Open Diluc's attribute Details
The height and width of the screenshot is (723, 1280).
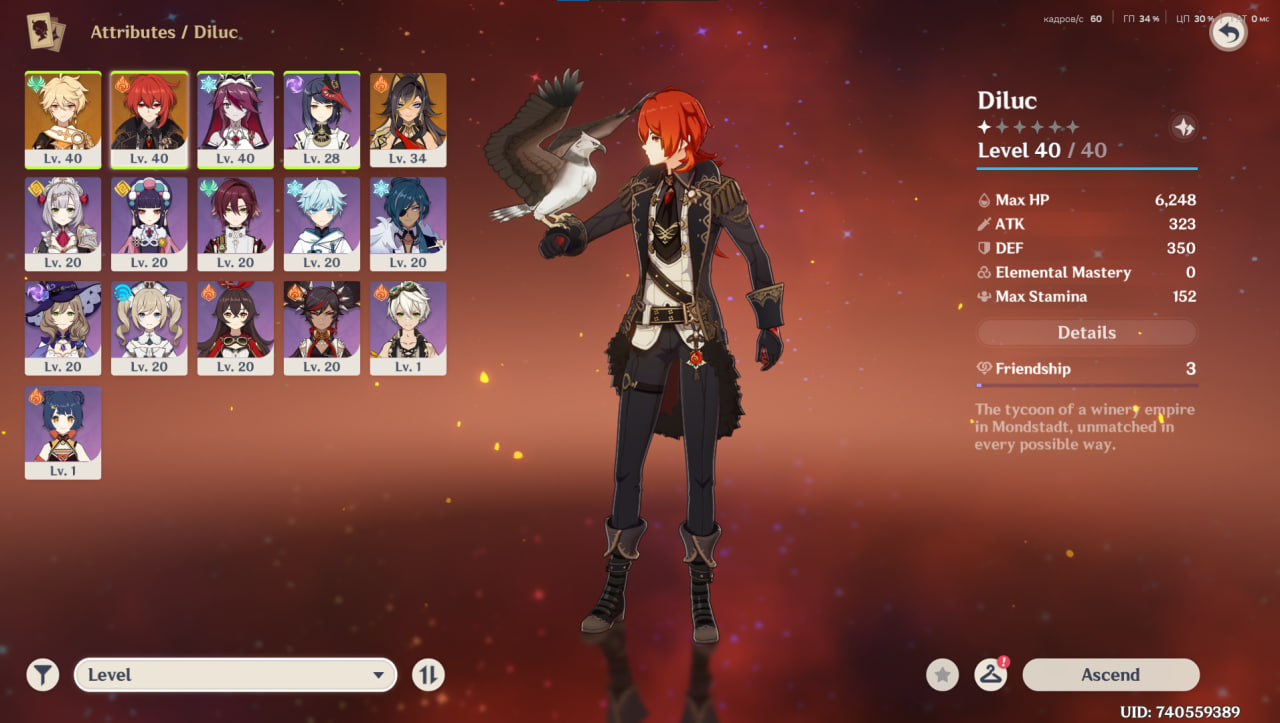[x=1086, y=333]
